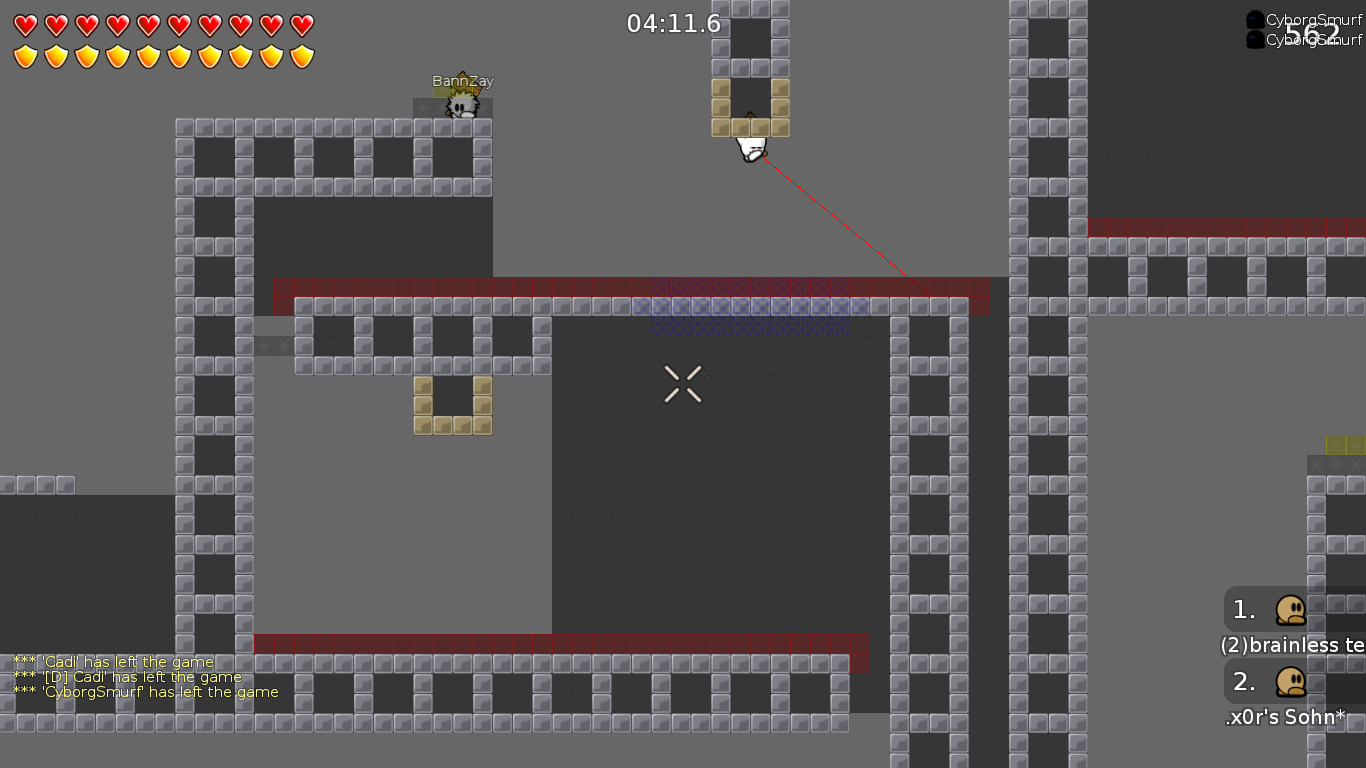Click the score counter showing 562
This screenshot has width=1366, height=768.
(x=1311, y=32)
